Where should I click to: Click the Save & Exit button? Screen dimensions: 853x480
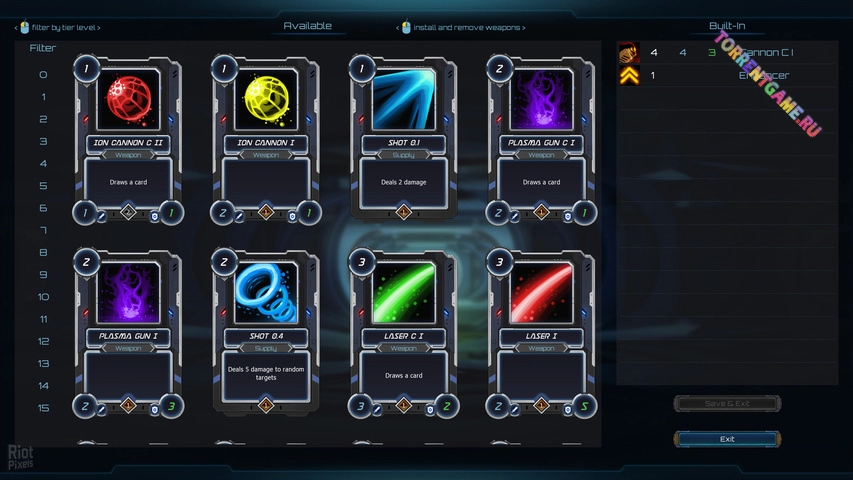coord(727,403)
